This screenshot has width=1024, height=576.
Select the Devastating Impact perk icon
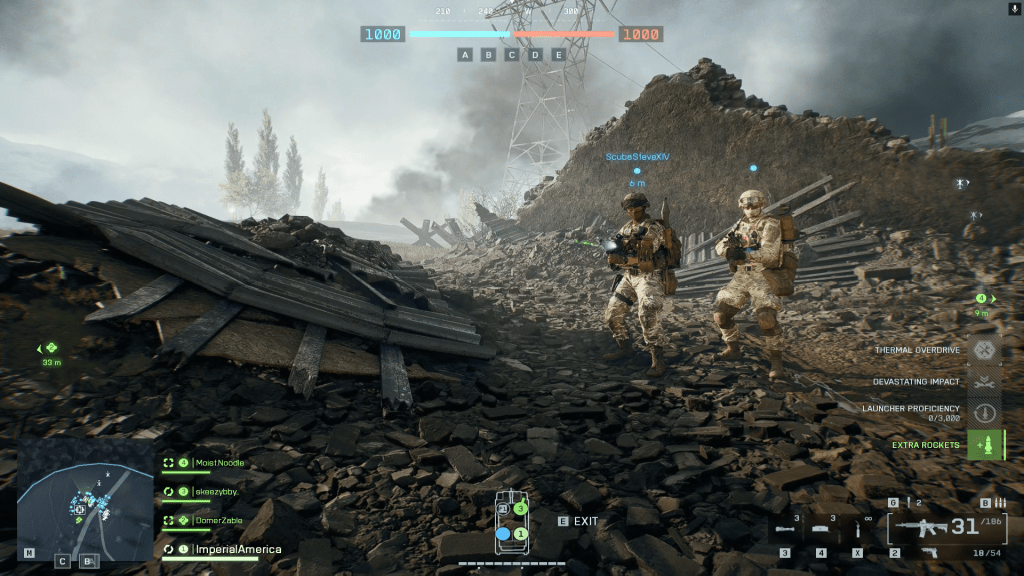(x=985, y=381)
